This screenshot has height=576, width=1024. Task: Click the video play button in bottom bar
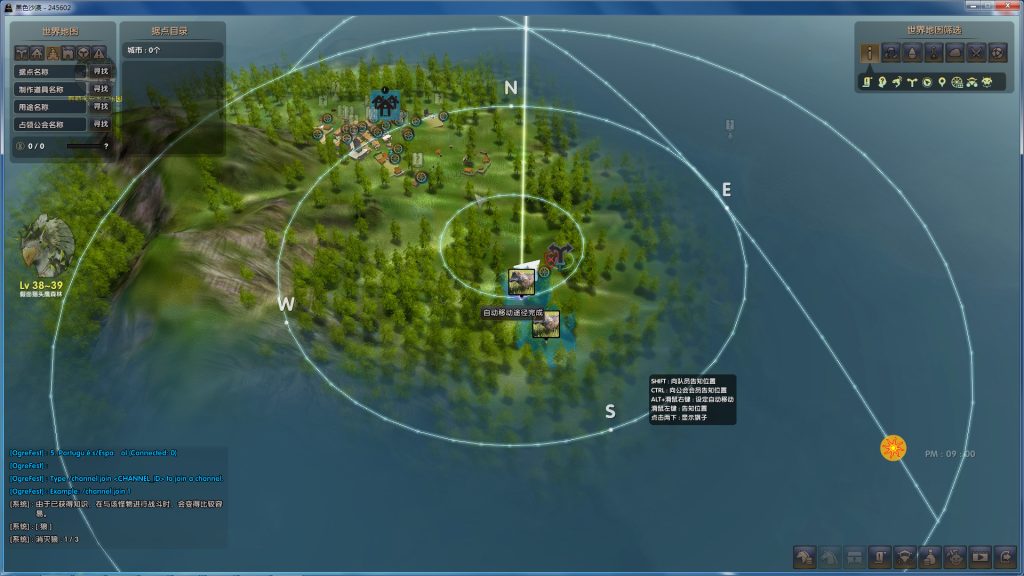click(980, 555)
